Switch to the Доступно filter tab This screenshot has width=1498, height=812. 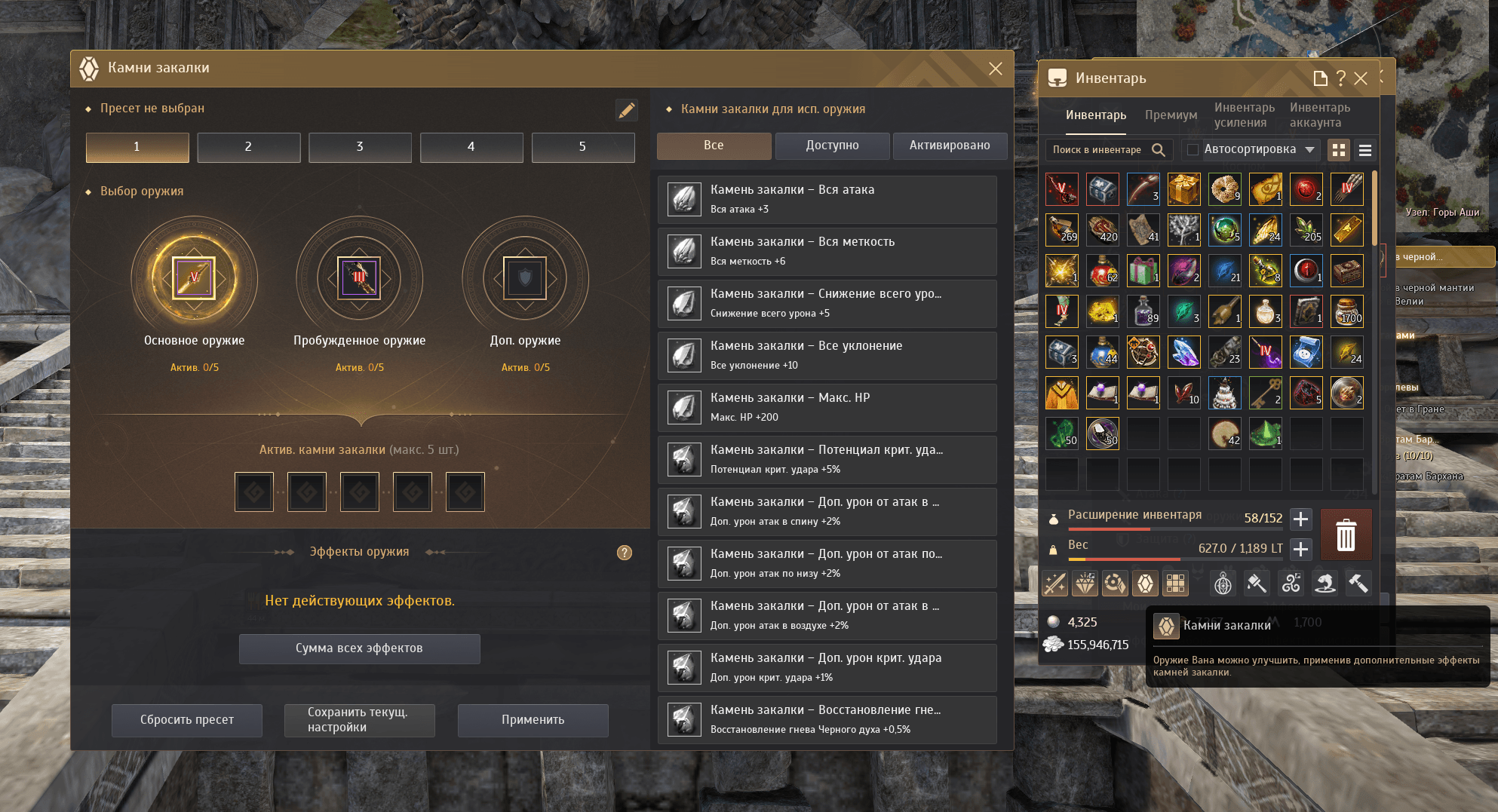tap(832, 146)
